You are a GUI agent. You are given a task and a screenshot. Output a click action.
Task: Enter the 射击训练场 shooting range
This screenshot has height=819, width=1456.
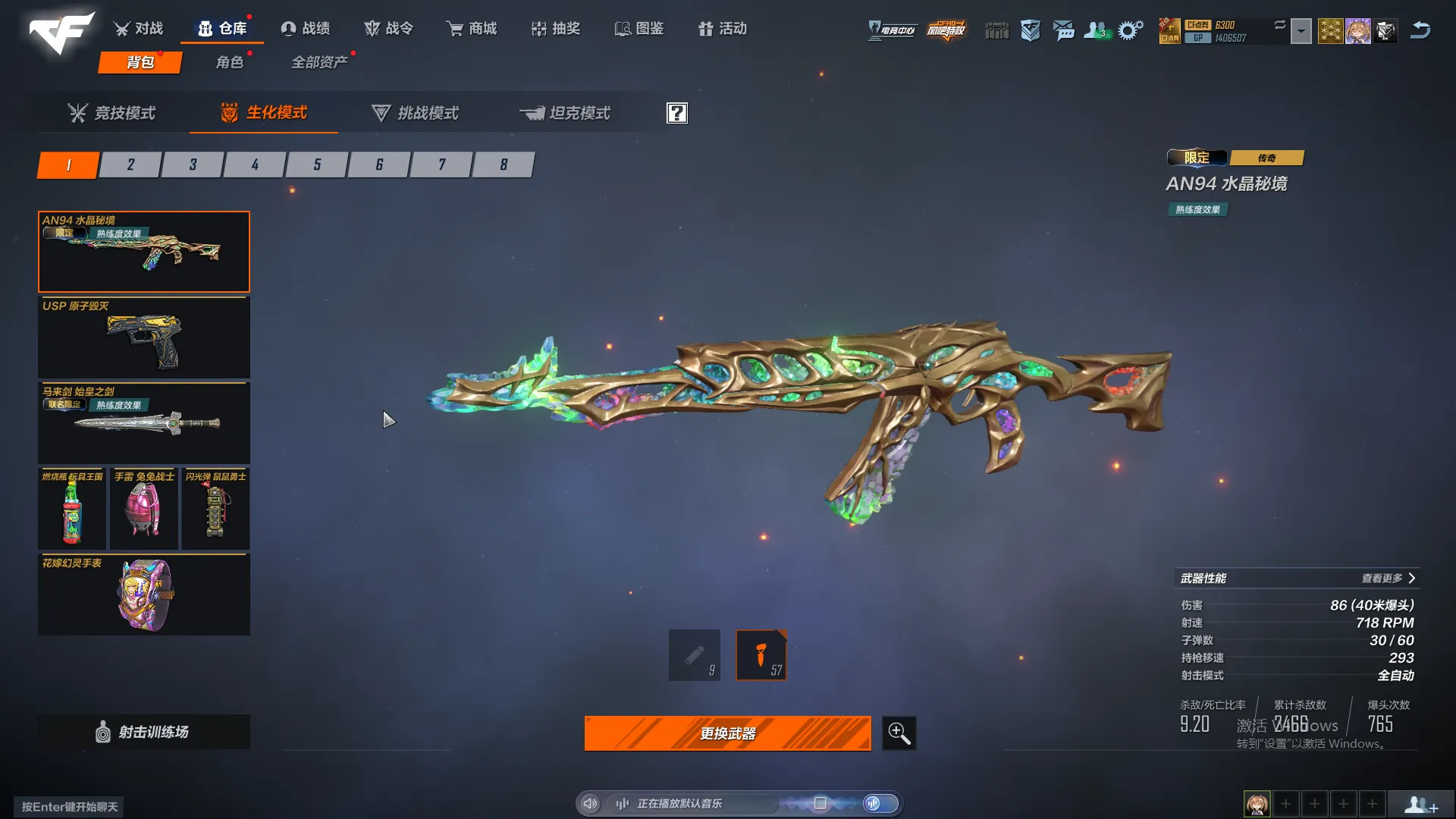click(x=144, y=732)
